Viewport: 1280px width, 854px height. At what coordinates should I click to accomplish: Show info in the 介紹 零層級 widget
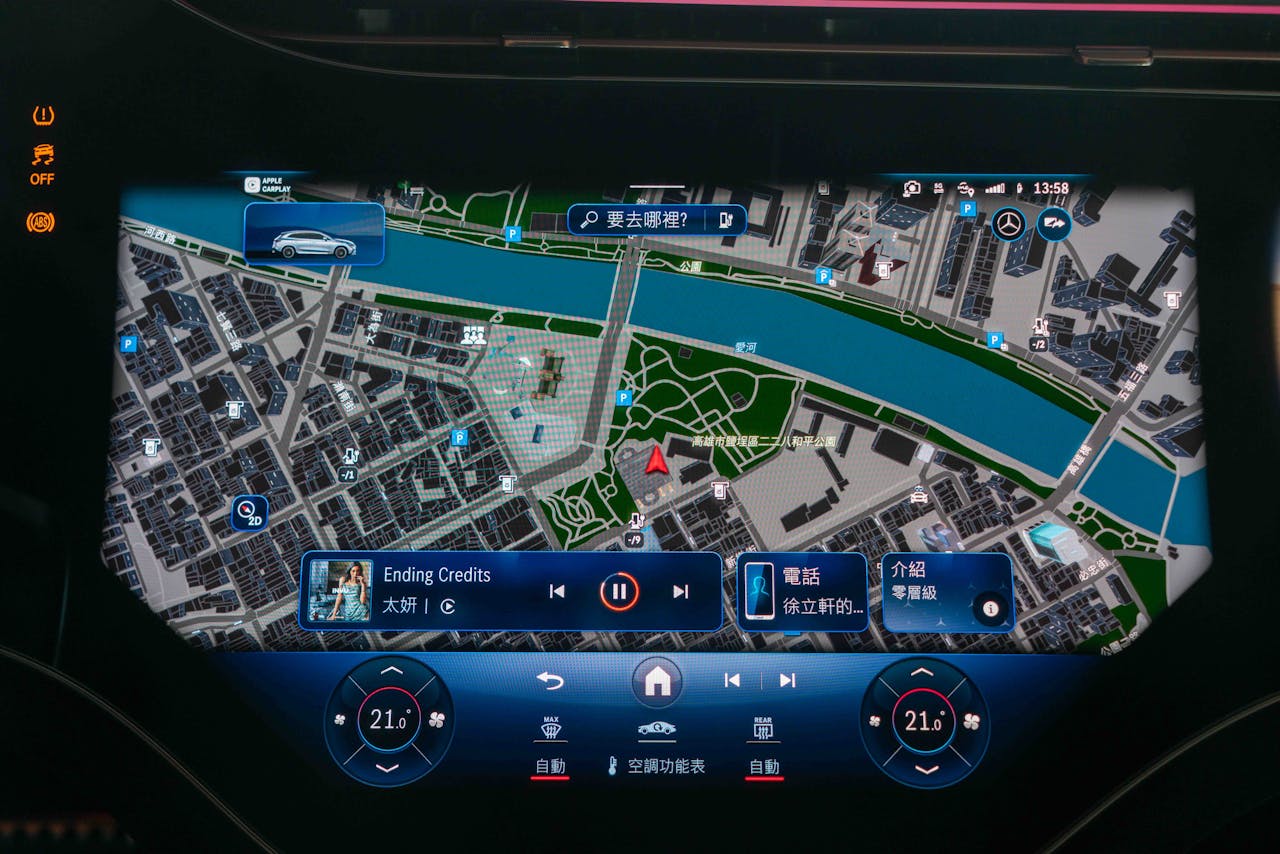point(990,608)
